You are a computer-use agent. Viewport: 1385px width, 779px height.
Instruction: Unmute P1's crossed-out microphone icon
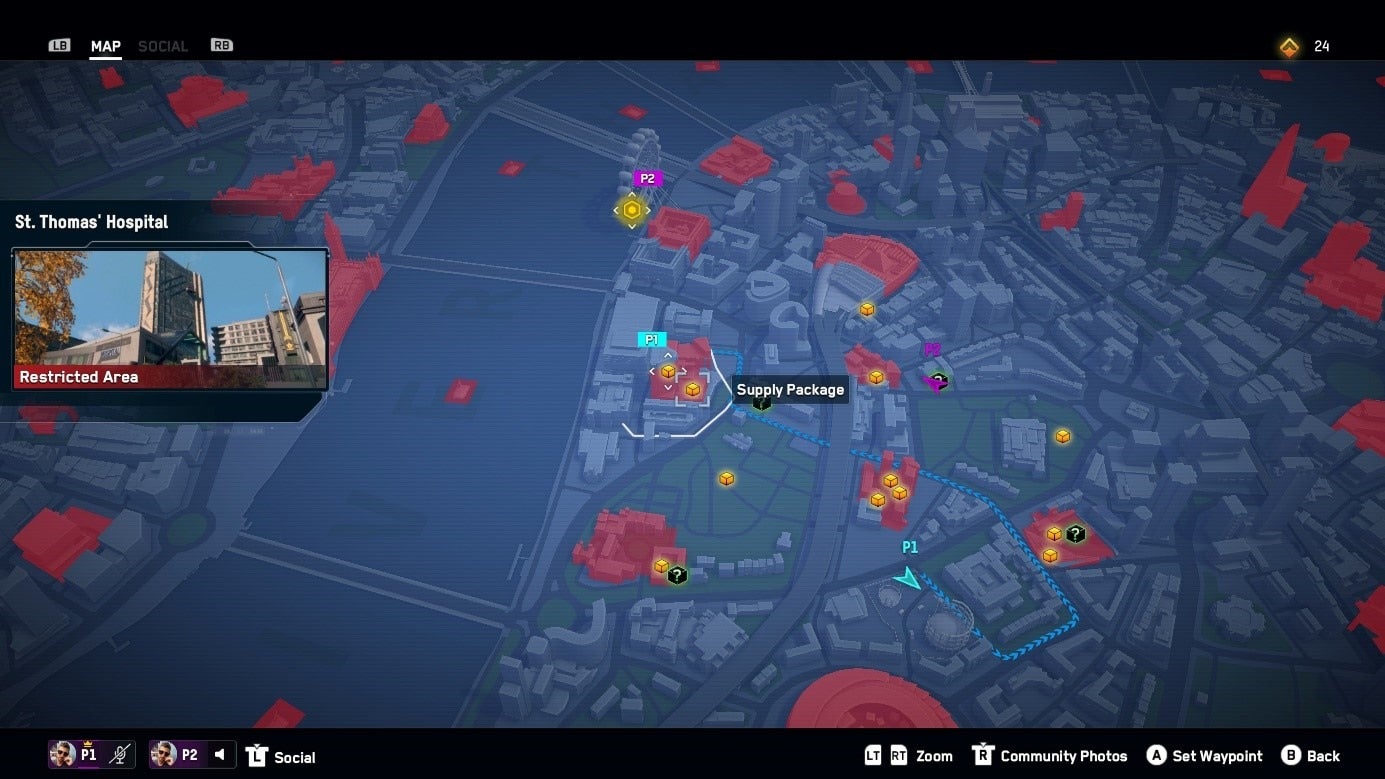(x=116, y=754)
